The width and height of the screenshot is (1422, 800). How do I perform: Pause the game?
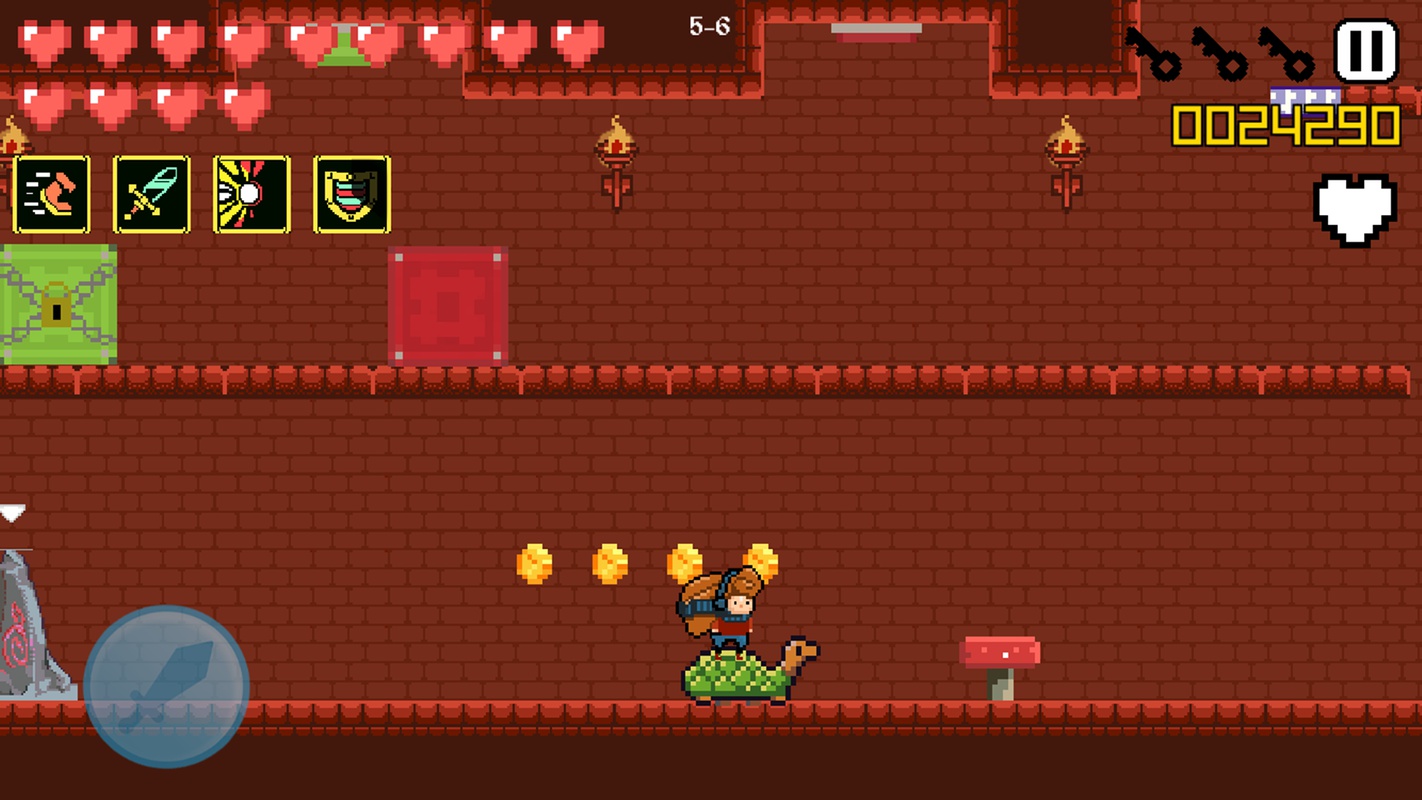pos(1366,51)
